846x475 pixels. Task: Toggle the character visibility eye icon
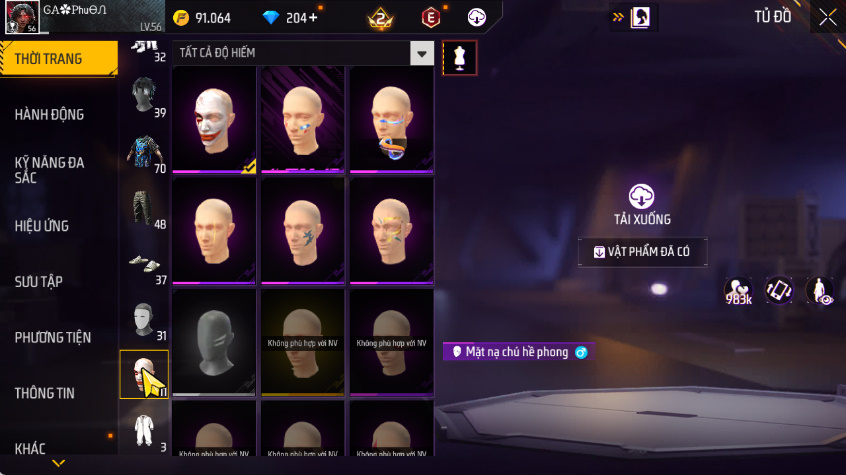(x=819, y=291)
